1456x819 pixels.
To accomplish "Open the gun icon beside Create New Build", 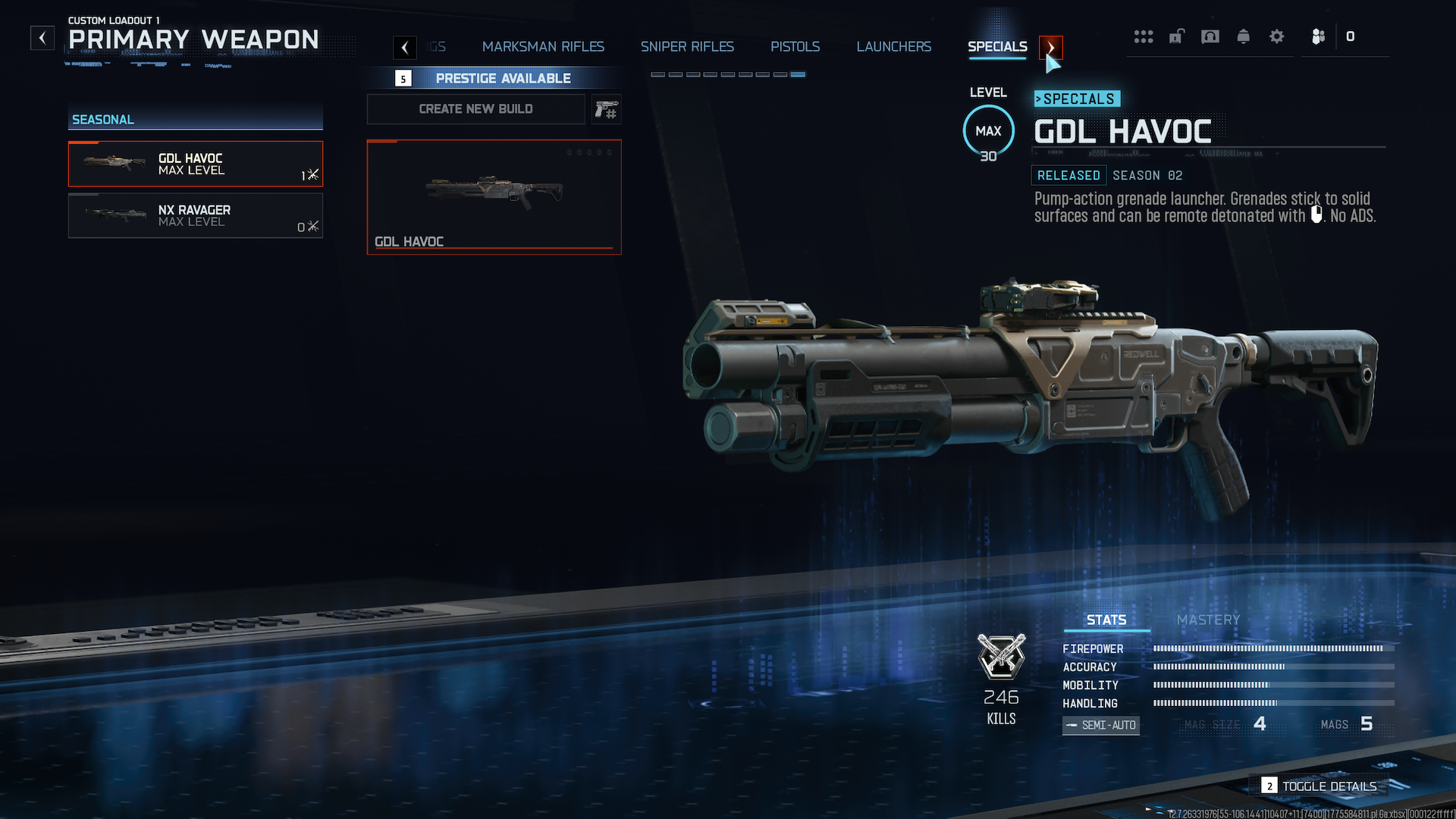I will pyautogui.click(x=607, y=110).
